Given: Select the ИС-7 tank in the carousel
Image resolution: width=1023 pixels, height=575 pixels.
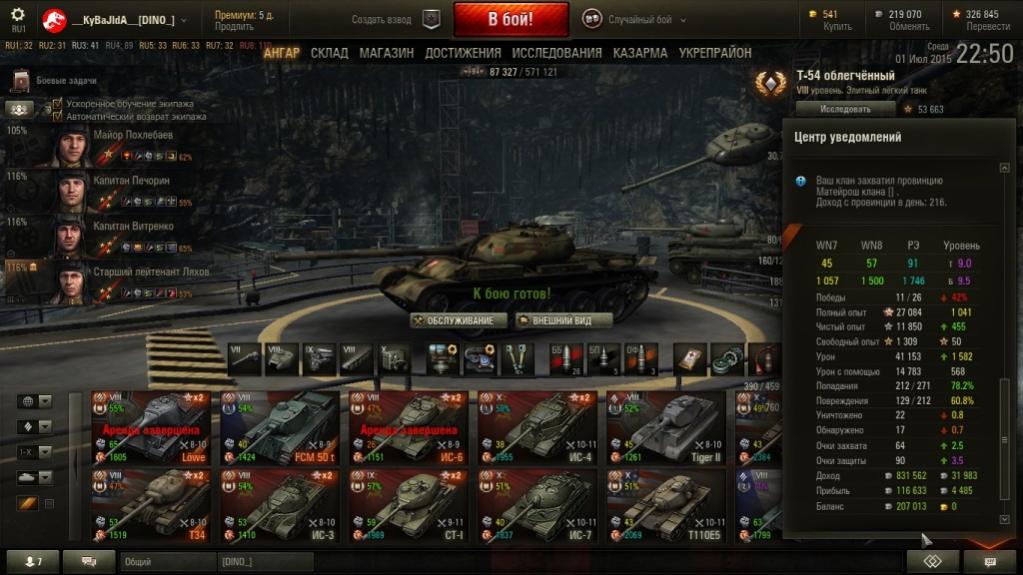Looking at the screenshot, I should [x=536, y=503].
